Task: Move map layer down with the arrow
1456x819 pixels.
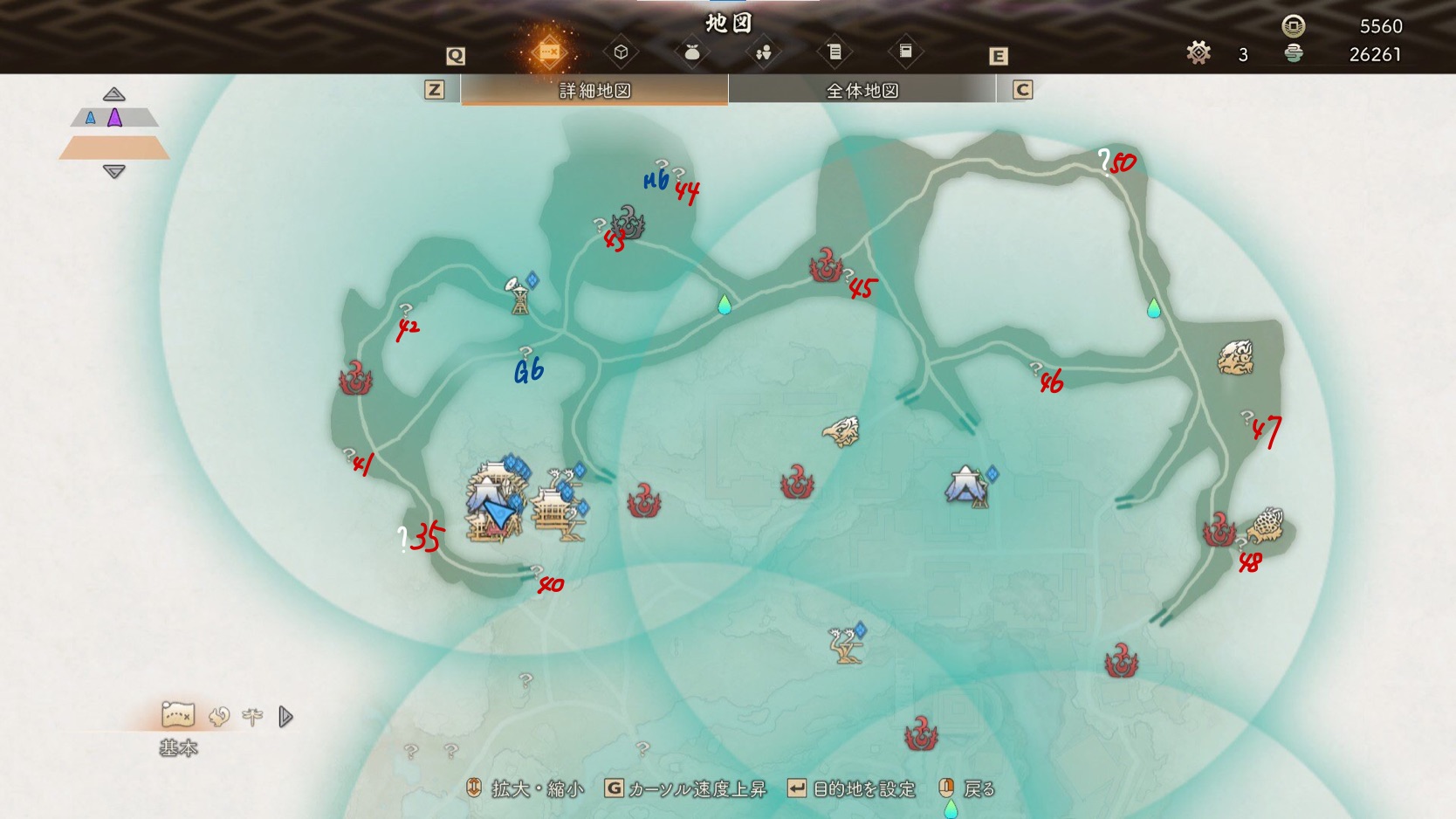Action: coord(113,171)
